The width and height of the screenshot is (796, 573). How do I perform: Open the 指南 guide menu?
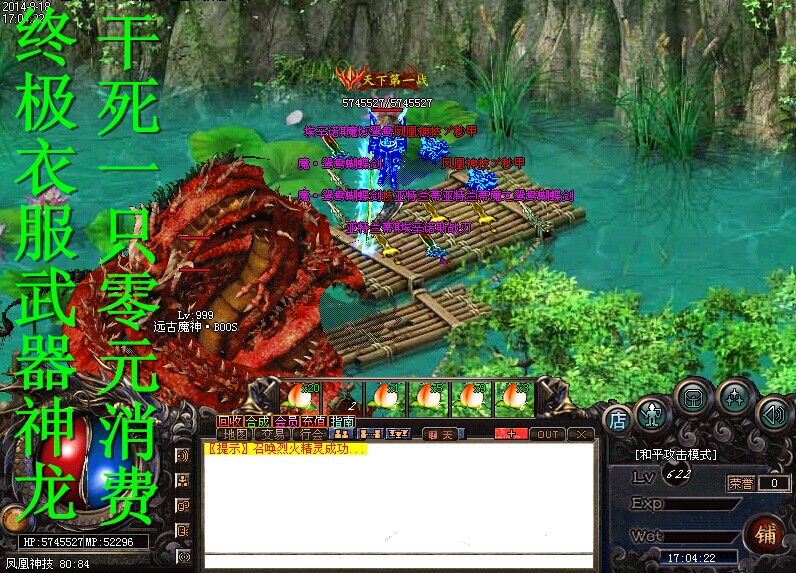[x=342, y=420]
